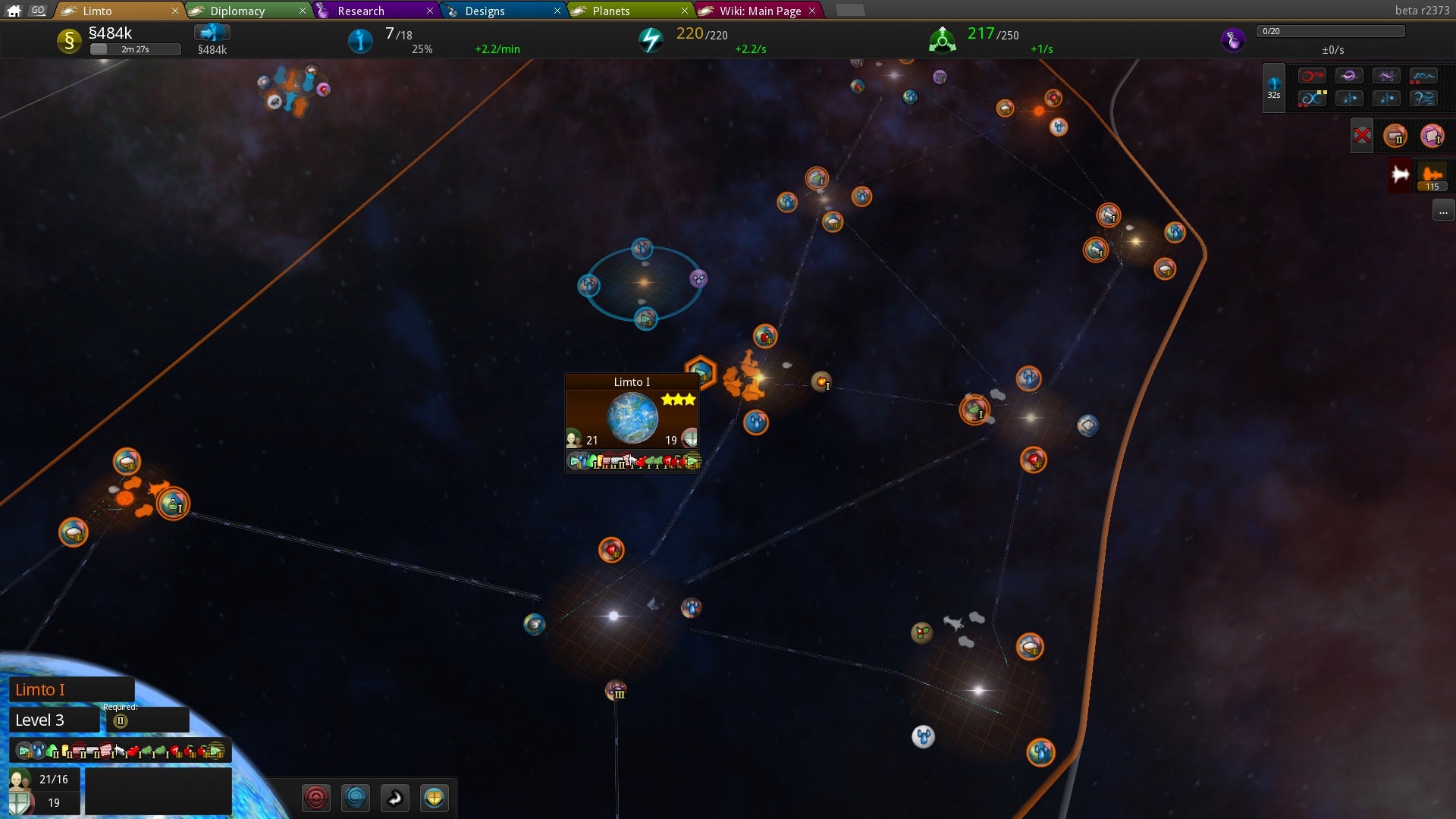
Task: Add a new tab with the blank tab button
Action: point(849,11)
